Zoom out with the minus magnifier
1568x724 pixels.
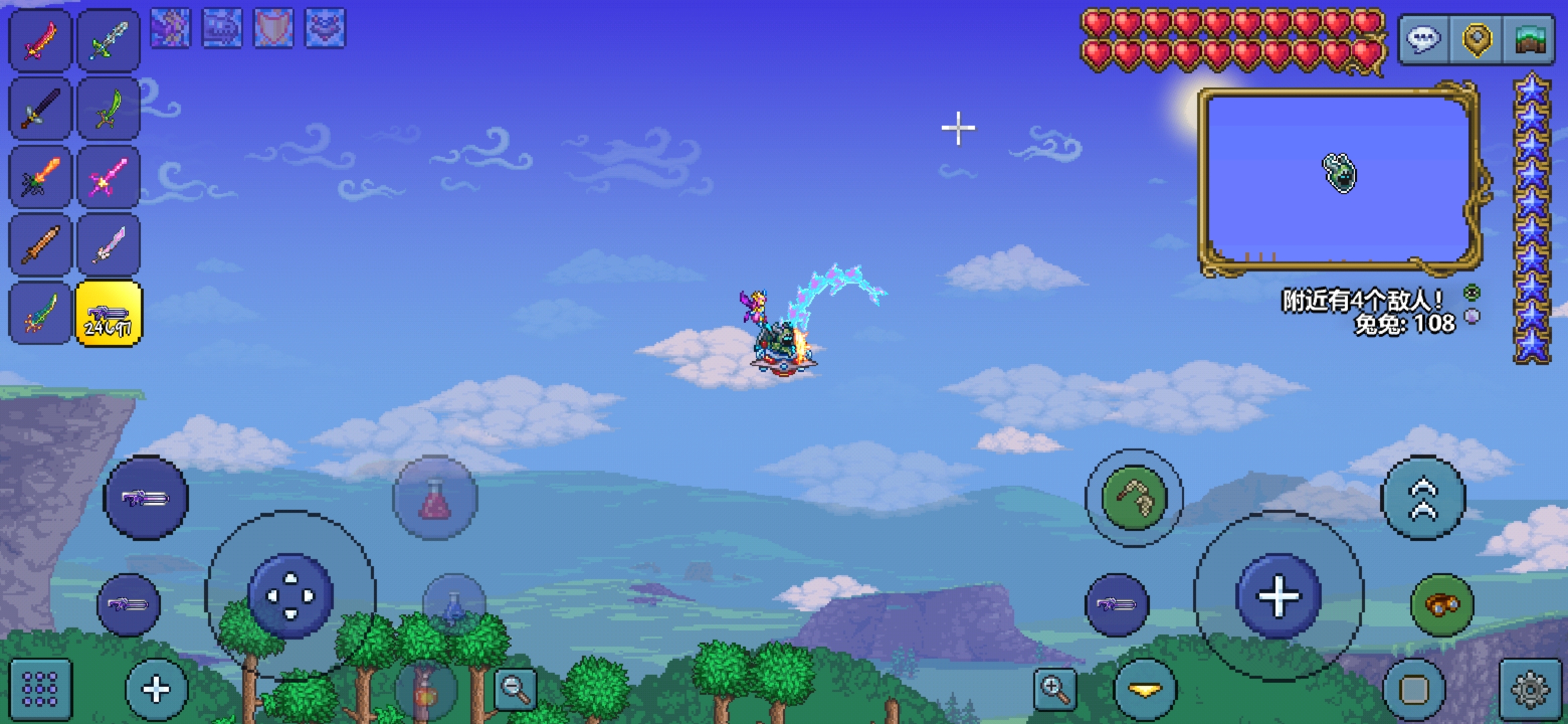coord(515,688)
